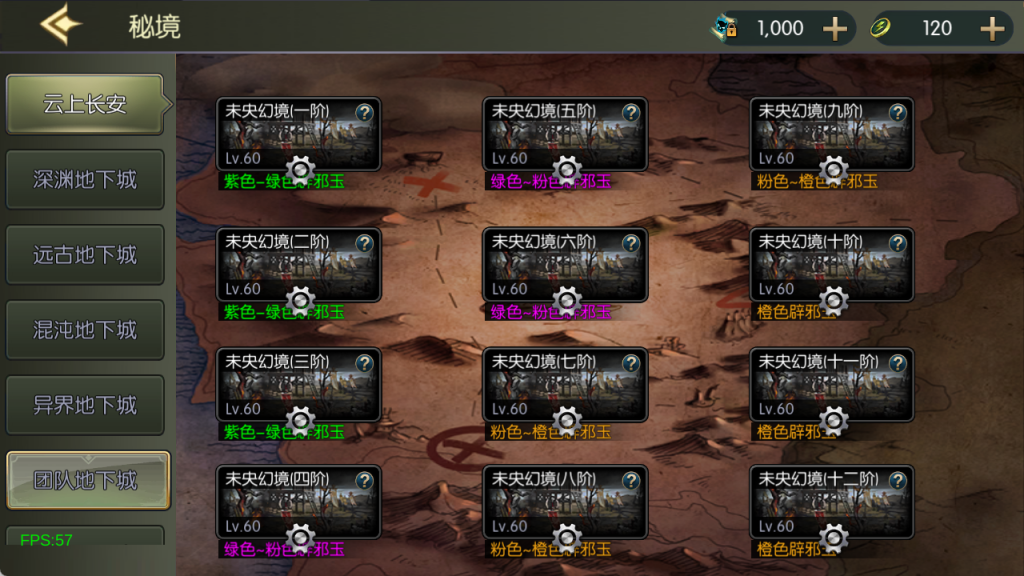
Task: Add more gold ring currency
Action: [x=991, y=29]
